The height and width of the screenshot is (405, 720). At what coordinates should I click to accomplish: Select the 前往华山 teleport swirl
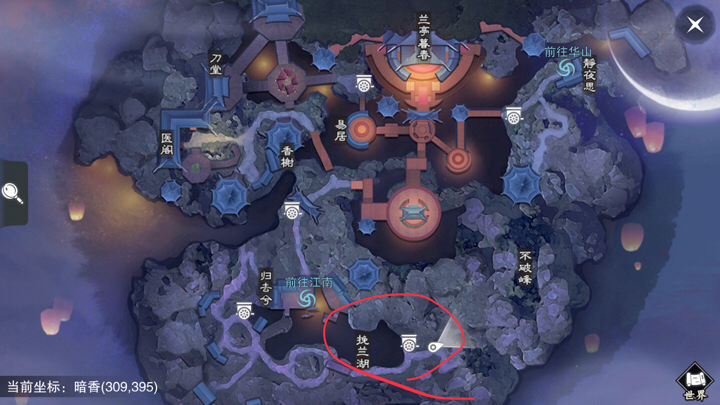tap(566, 67)
